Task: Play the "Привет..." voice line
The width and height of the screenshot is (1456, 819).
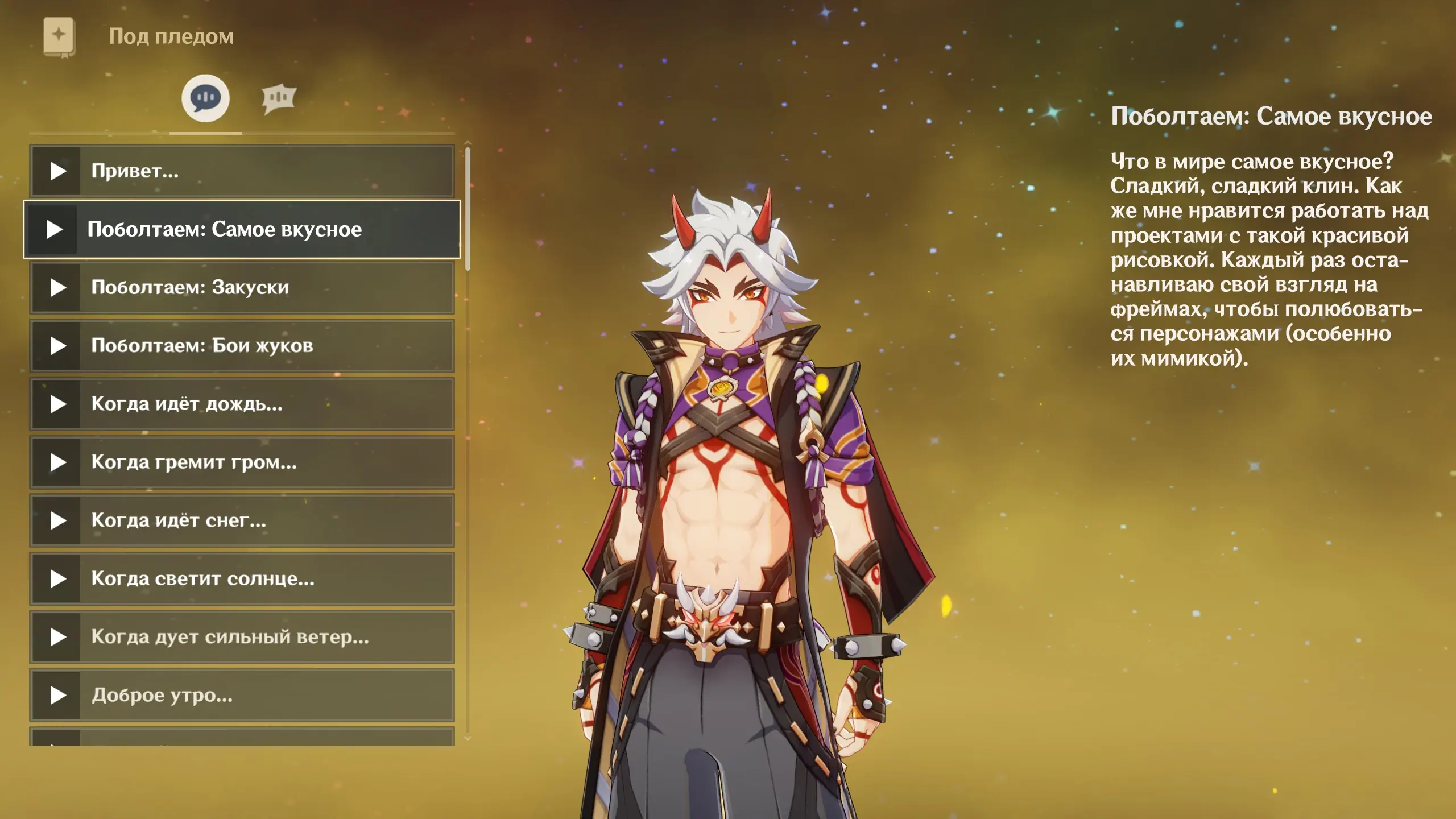Action: [58, 171]
